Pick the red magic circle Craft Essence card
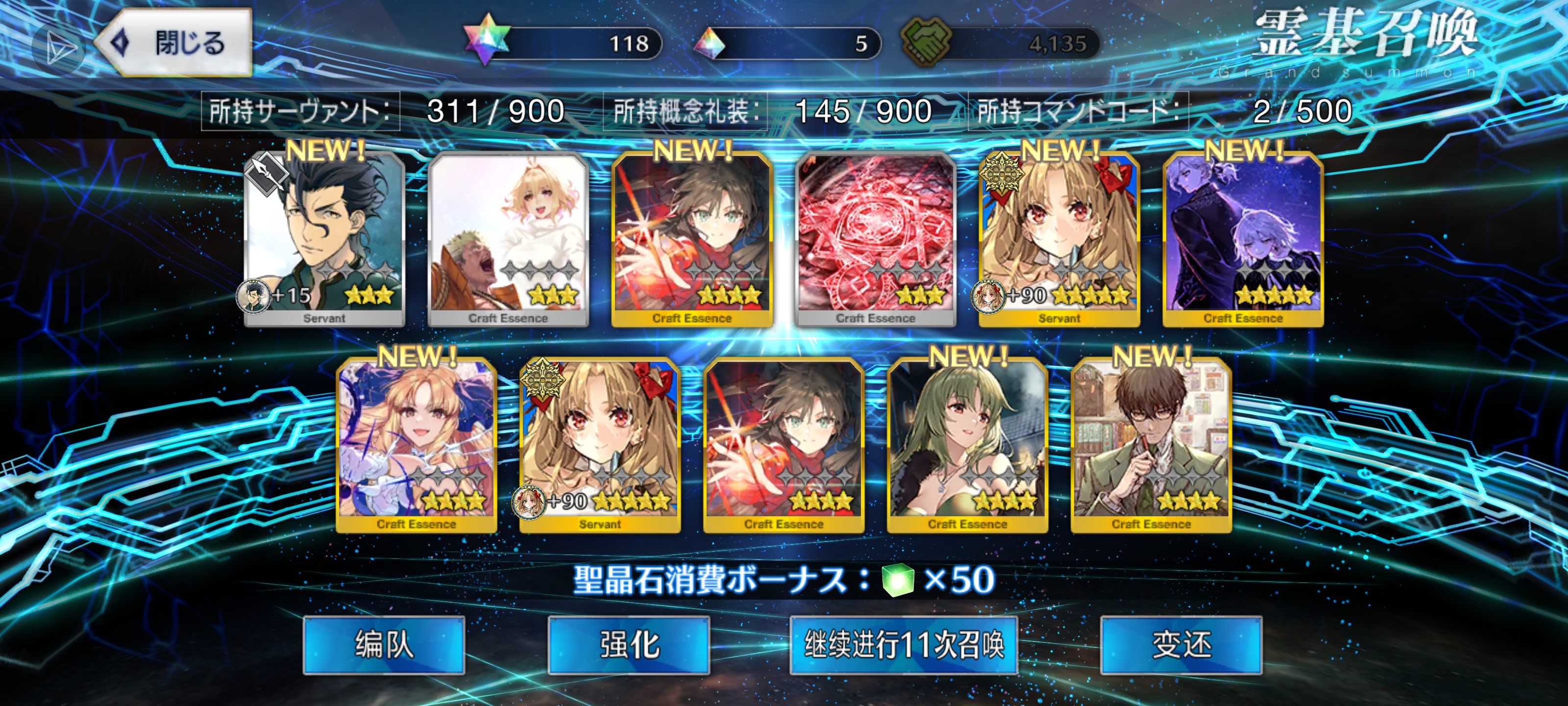 pos(875,239)
